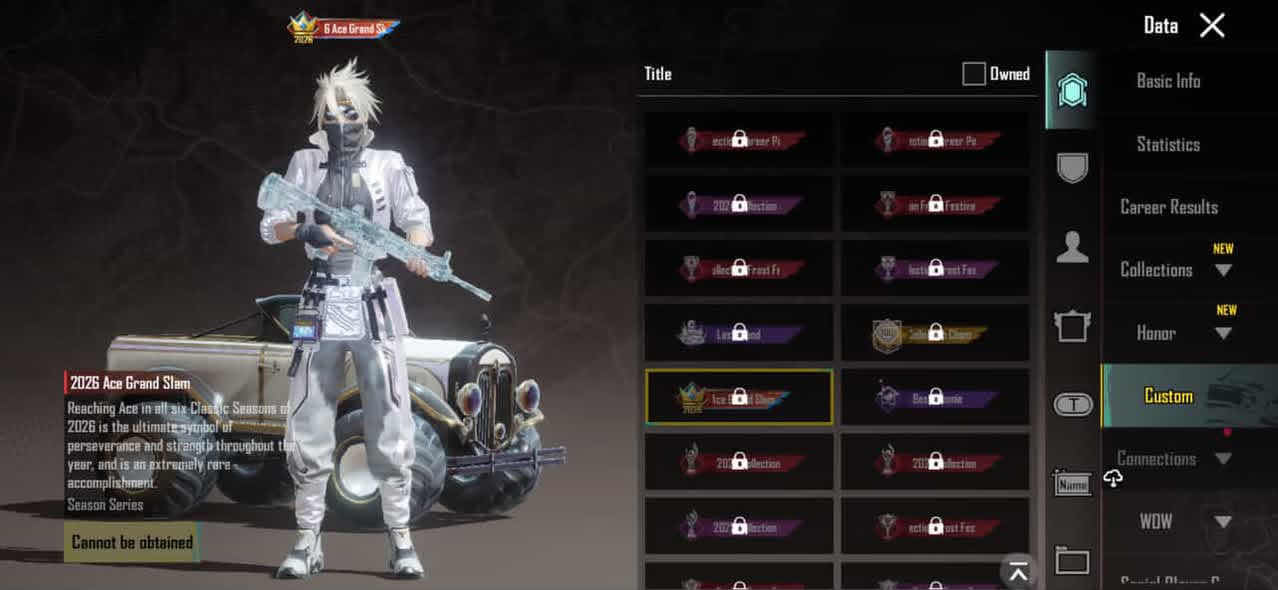Select the highlighted Ace Grand Slam title
The height and width of the screenshot is (590, 1278).
tap(739, 397)
